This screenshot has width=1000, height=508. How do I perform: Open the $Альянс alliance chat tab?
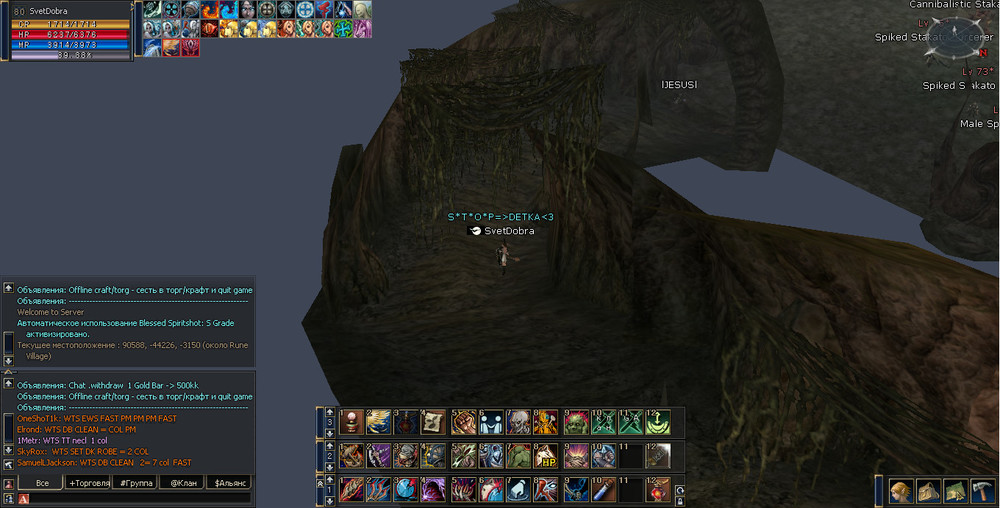pos(229,483)
